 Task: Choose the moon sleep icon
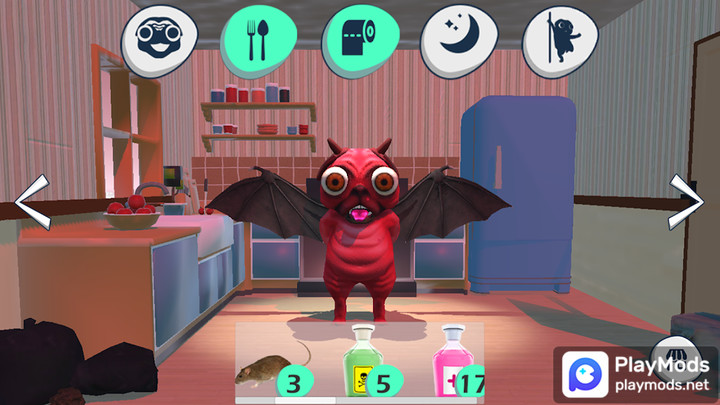pyautogui.click(x=456, y=43)
